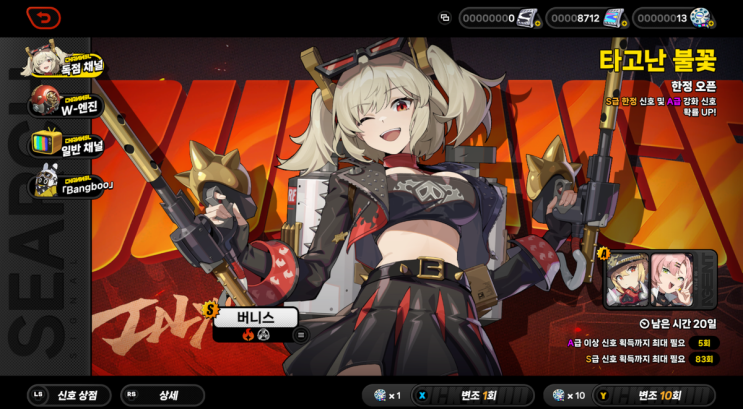The width and height of the screenshot is (743, 409).
Task: Add more encrypted master tapes showing 13
Action: coord(712,22)
